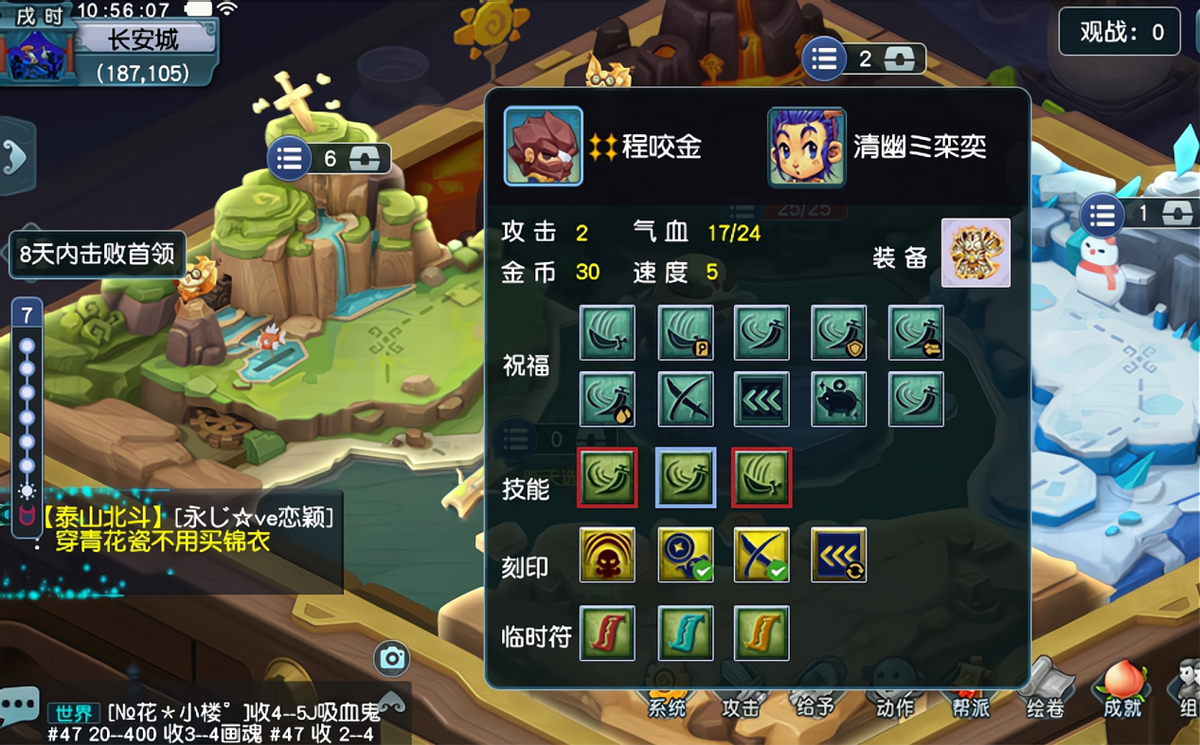This screenshot has width=1200, height=745.
Task: Select the 清幽ミ栾奕 player avatar
Action: tap(806, 147)
